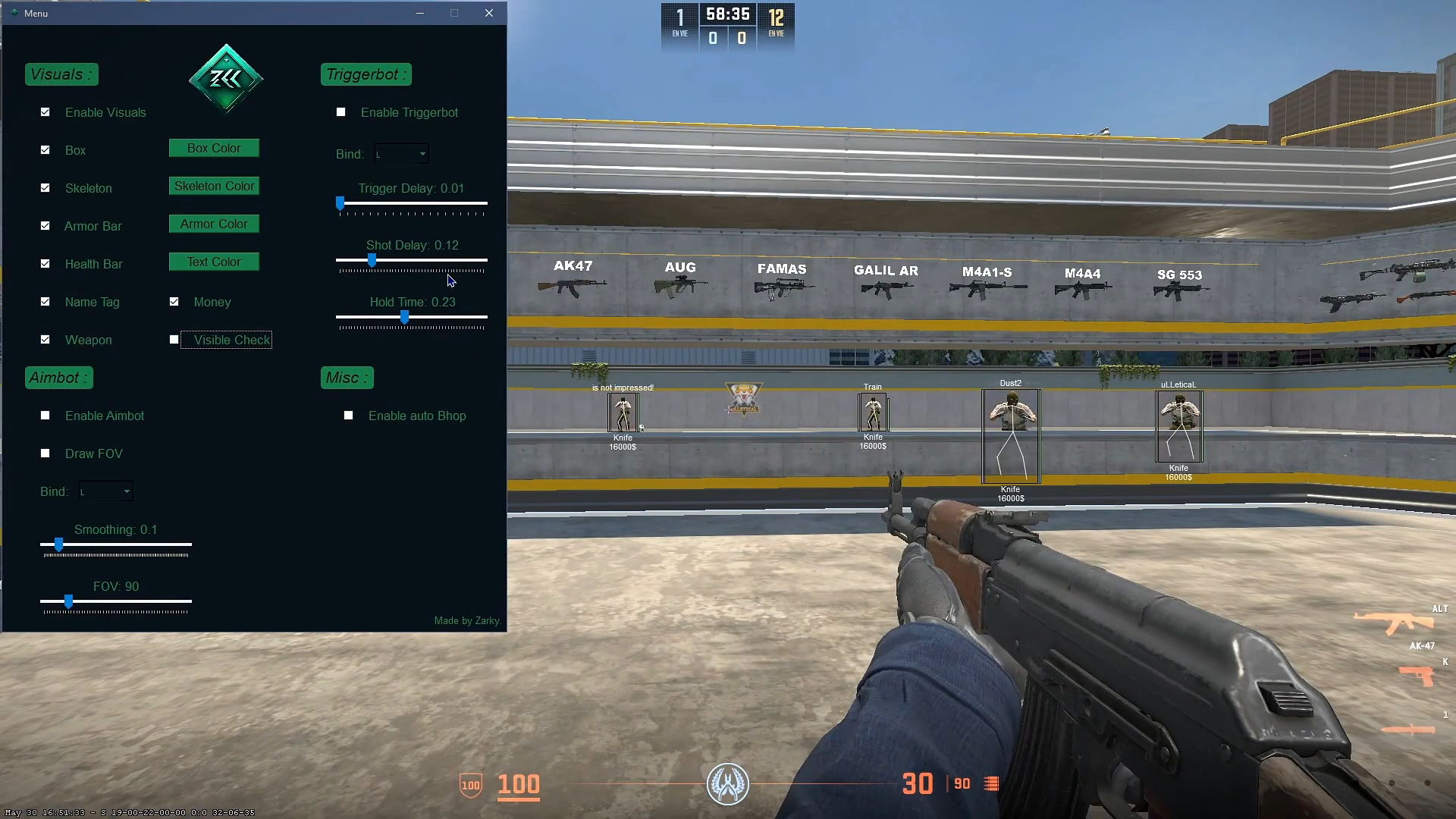Click the ZK diamond logo in the menu
Screen dimensions: 1456x819
[x=225, y=79]
